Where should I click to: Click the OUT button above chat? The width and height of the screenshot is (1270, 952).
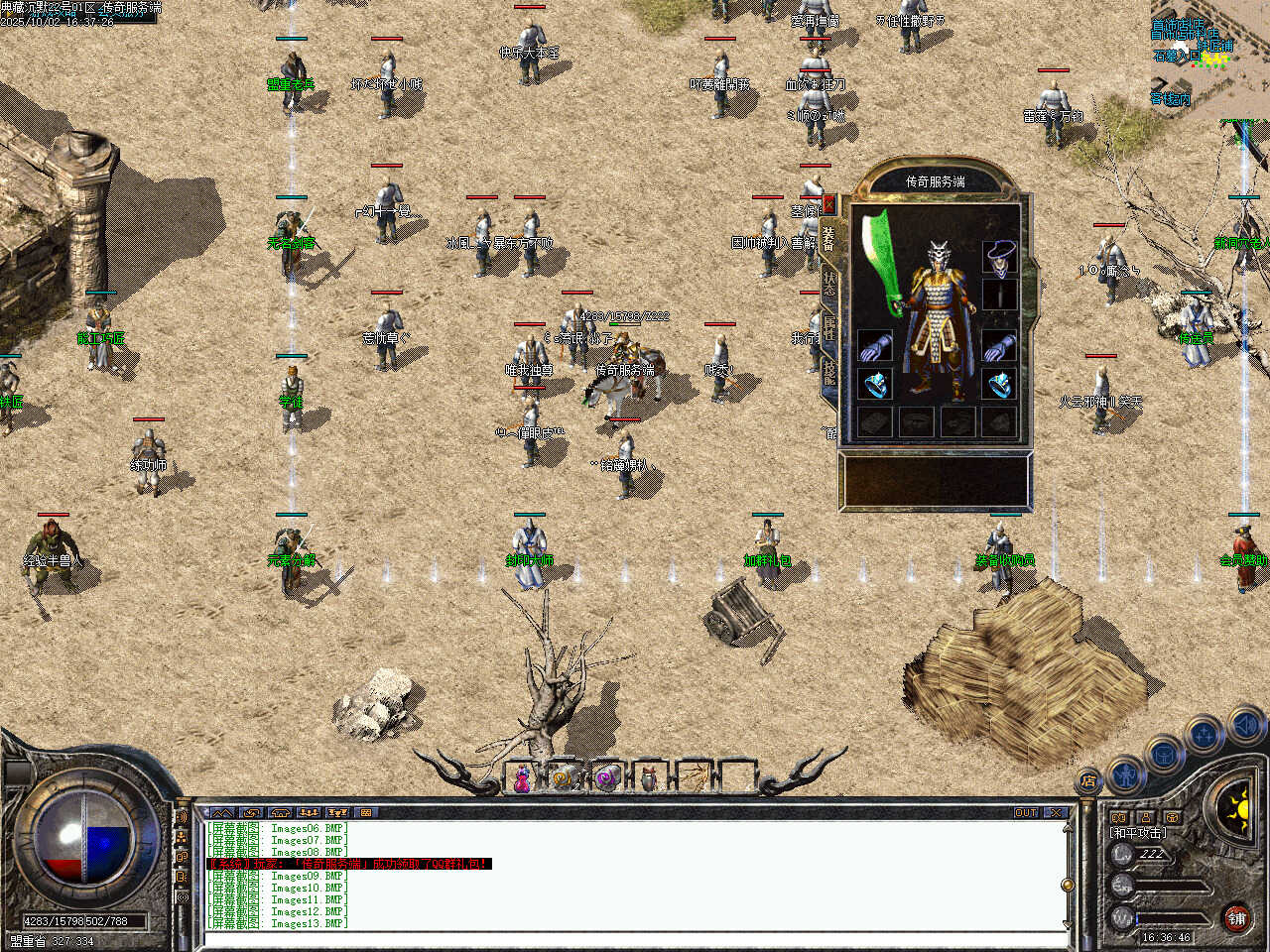1026,812
